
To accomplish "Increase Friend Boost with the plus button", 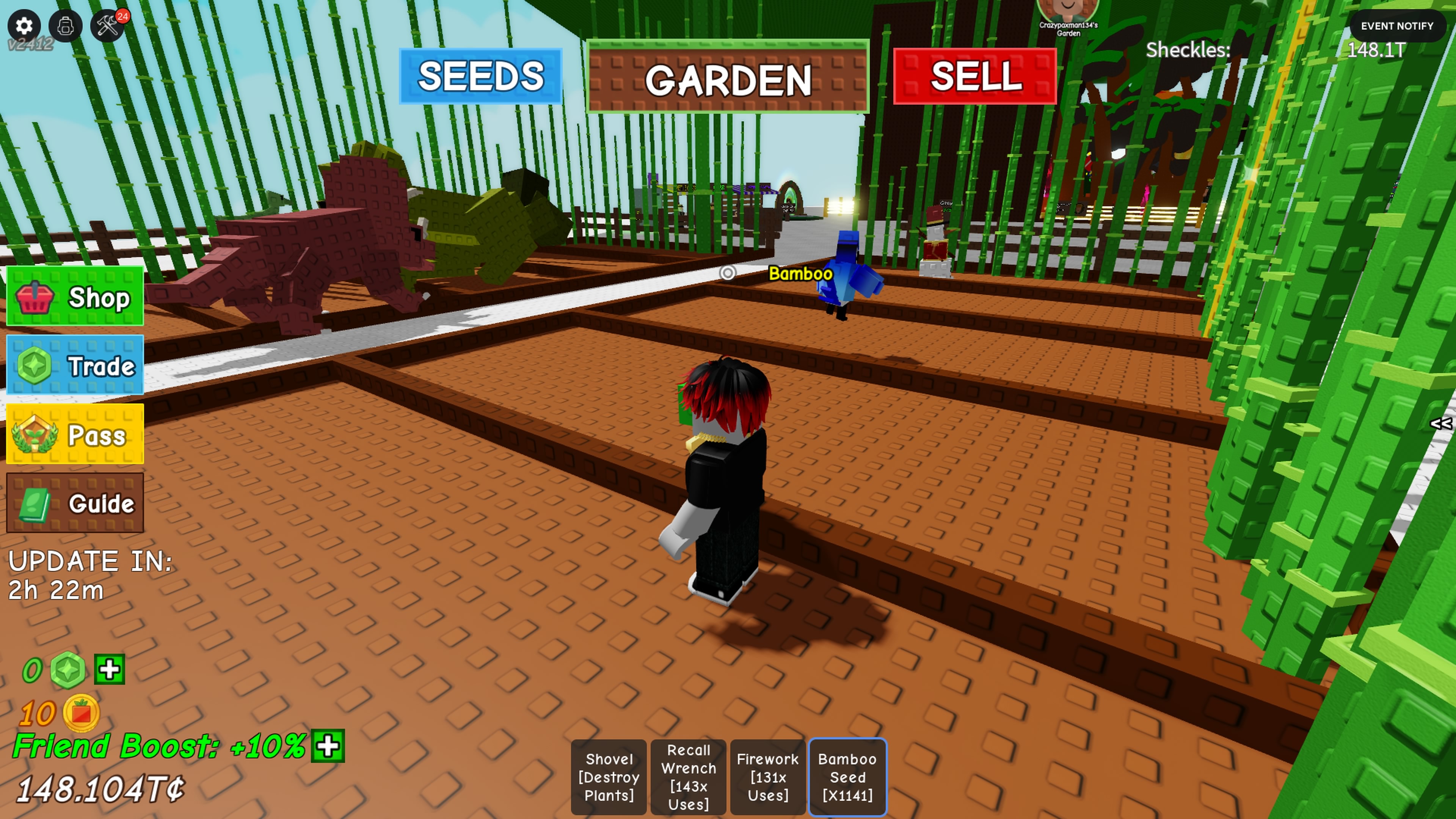I will (x=328, y=746).
